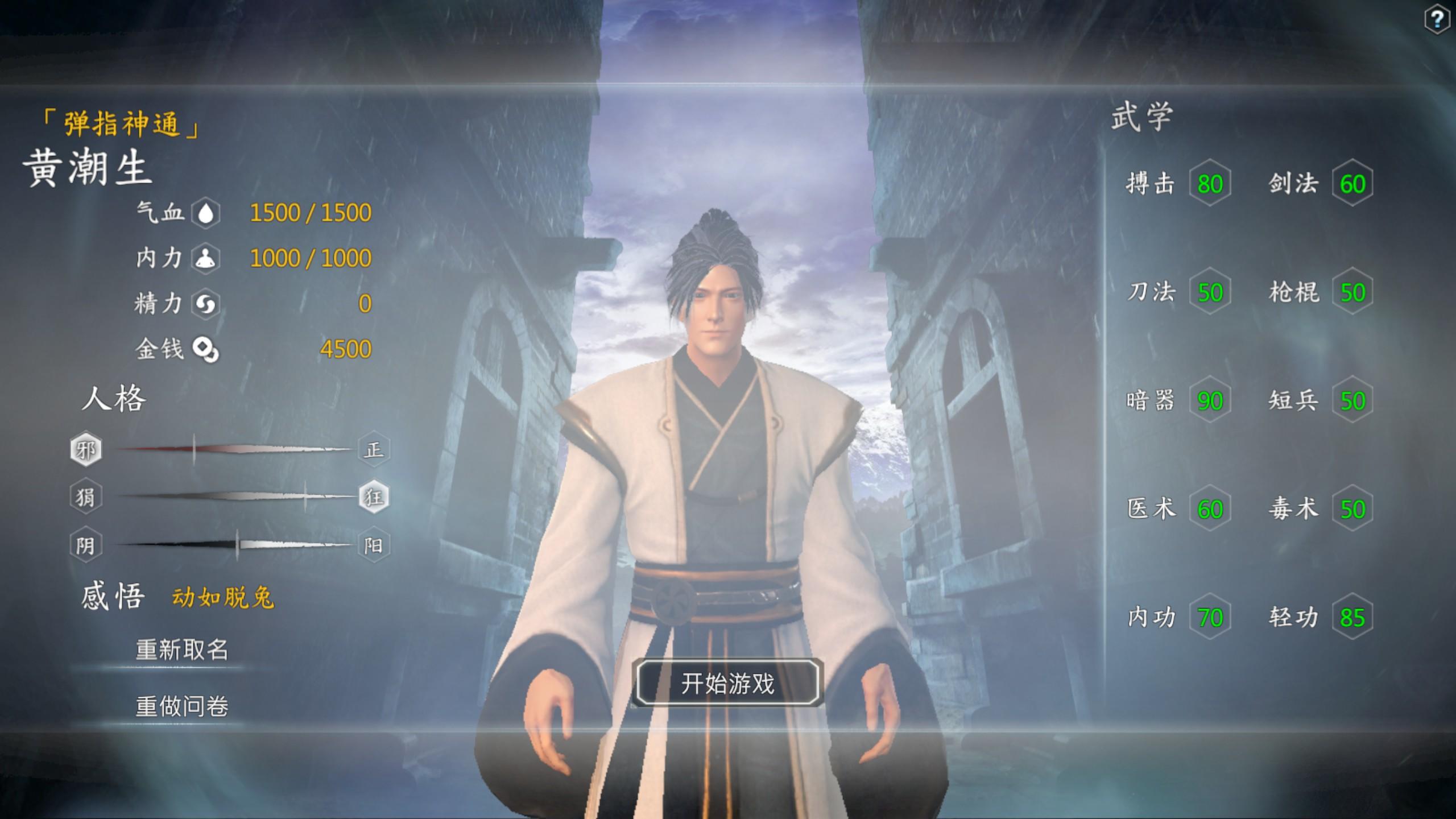1456x819 pixels.
Task: Choose 重新取名 to rename the character
Action: tap(182, 650)
